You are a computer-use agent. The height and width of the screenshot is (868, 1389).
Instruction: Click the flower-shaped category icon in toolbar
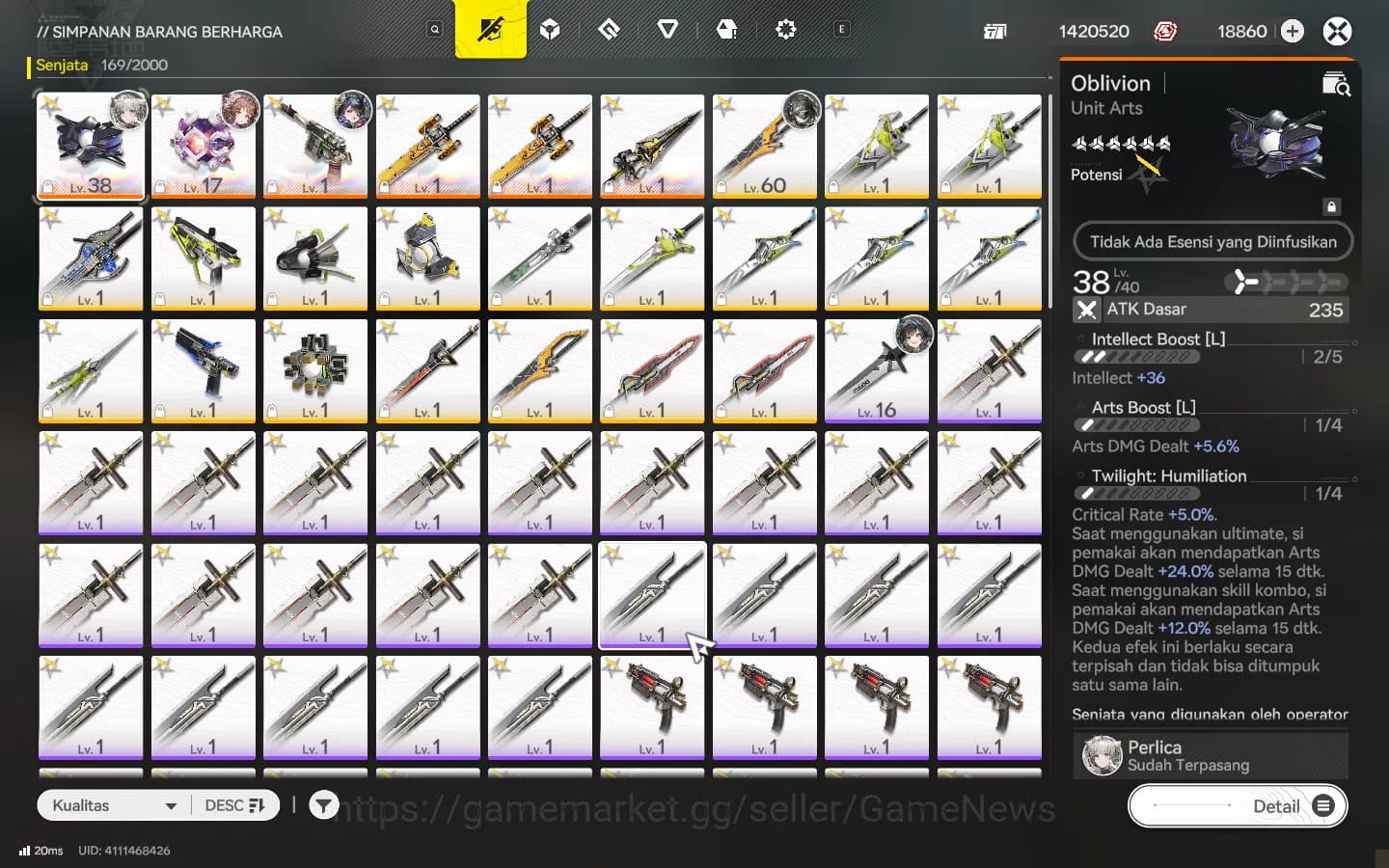(786, 29)
